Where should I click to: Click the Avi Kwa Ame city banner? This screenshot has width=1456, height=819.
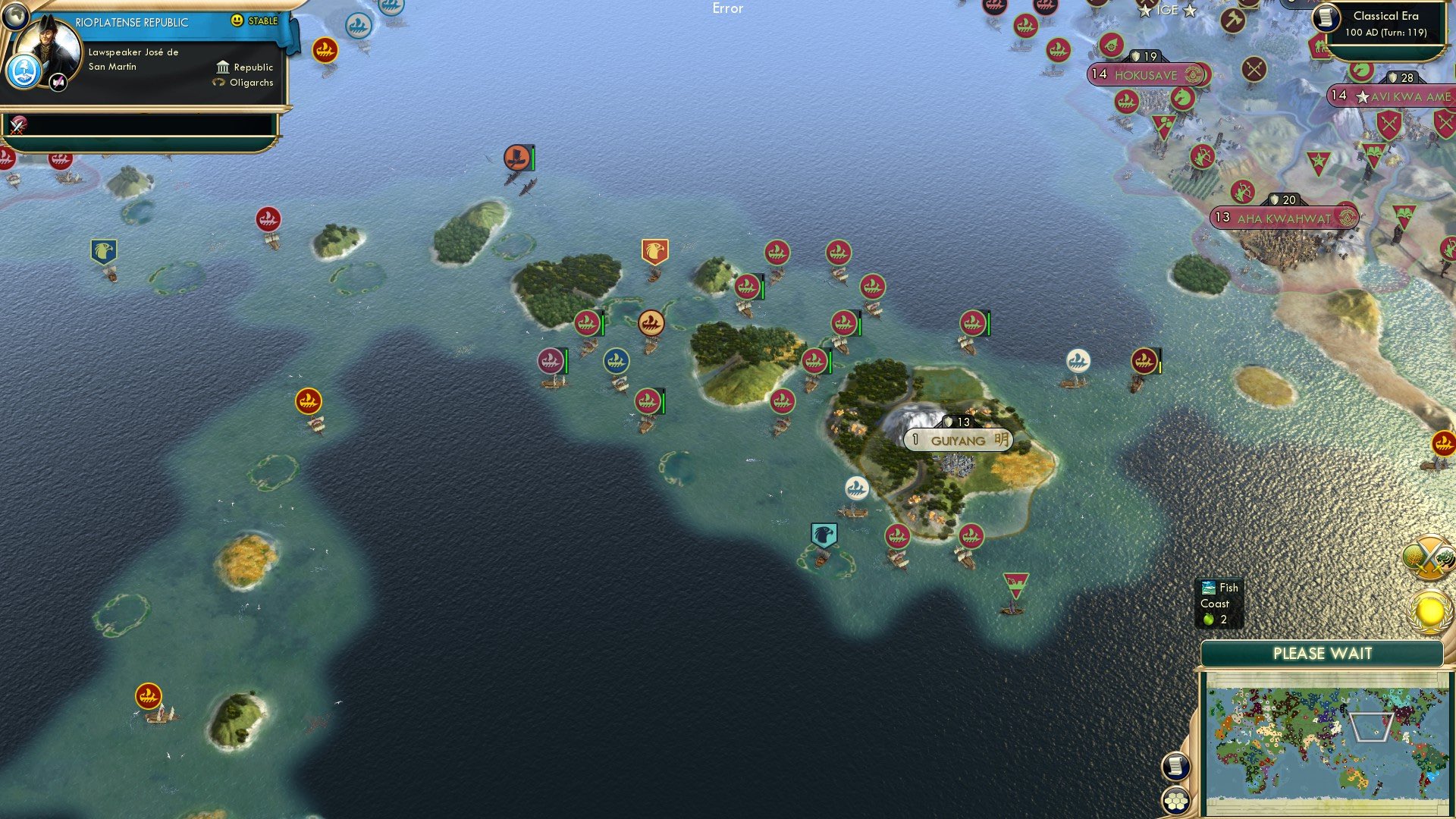click(x=1388, y=97)
